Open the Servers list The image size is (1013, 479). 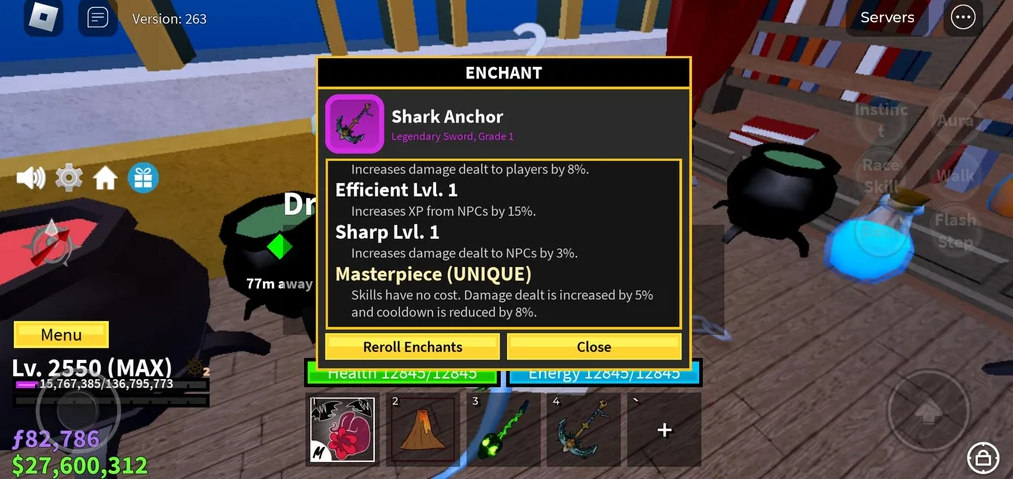pyautogui.click(x=887, y=17)
